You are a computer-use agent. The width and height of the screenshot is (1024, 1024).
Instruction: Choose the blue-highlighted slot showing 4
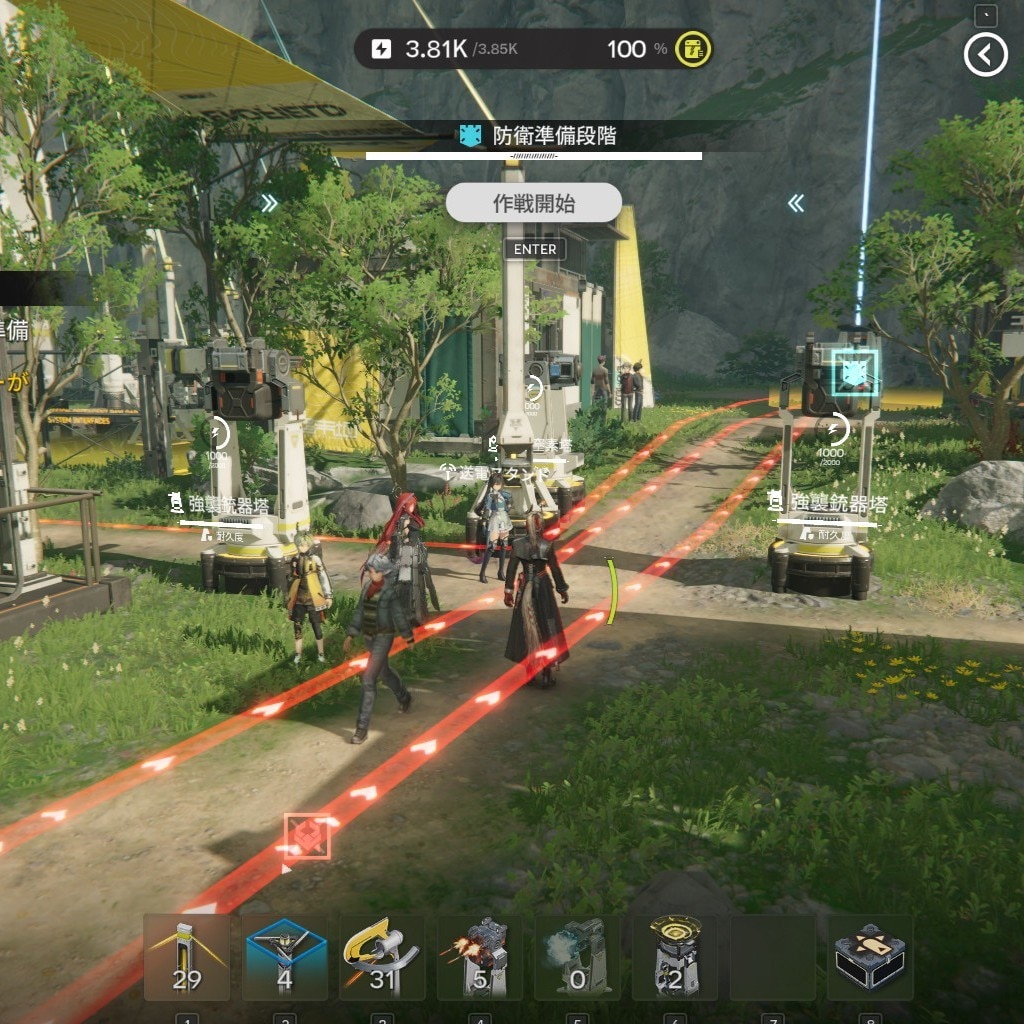(x=285, y=957)
